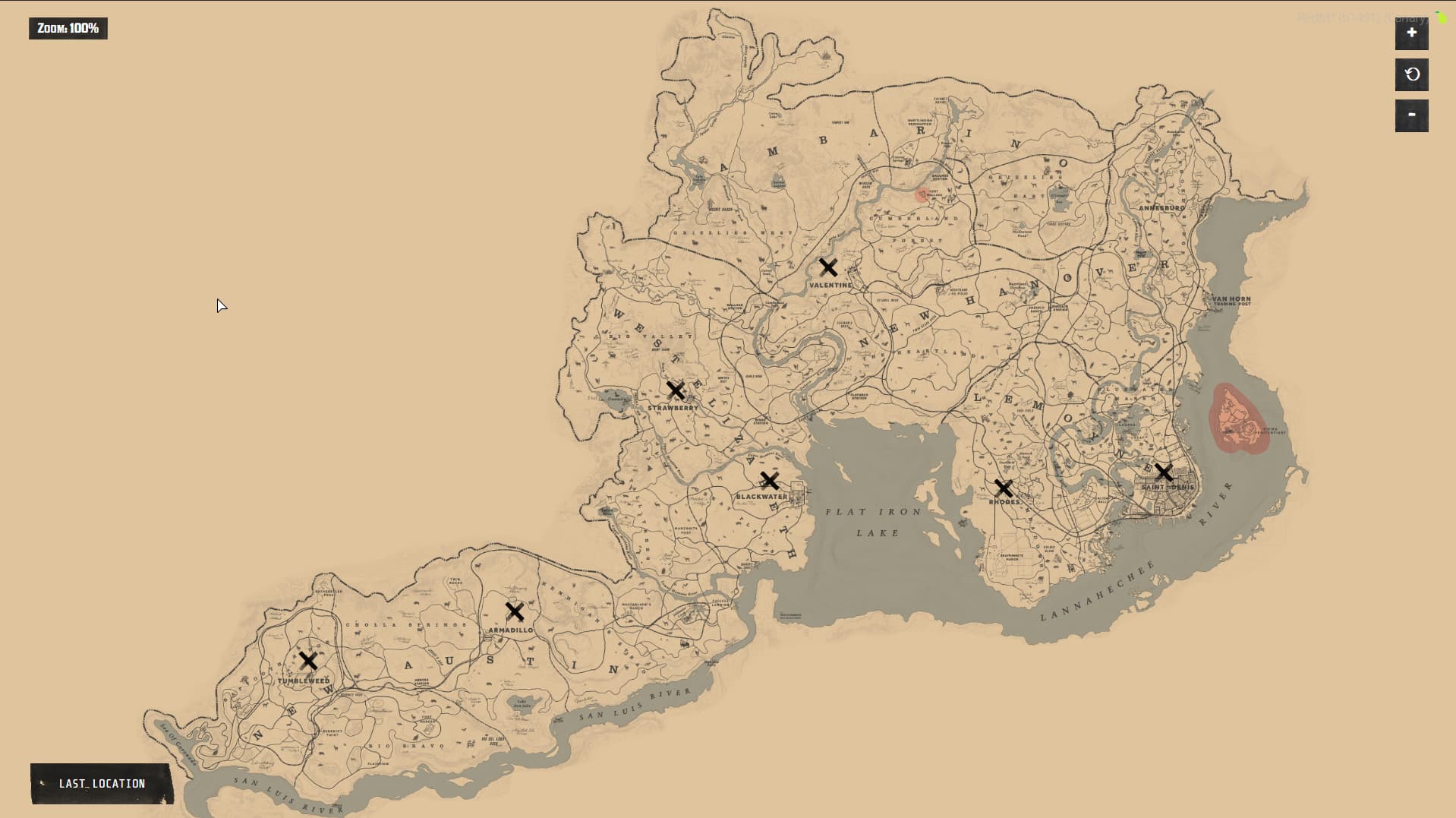The width and height of the screenshot is (1456, 818).
Task: Click the Zoom: 100% indicator
Action: (68, 29)
